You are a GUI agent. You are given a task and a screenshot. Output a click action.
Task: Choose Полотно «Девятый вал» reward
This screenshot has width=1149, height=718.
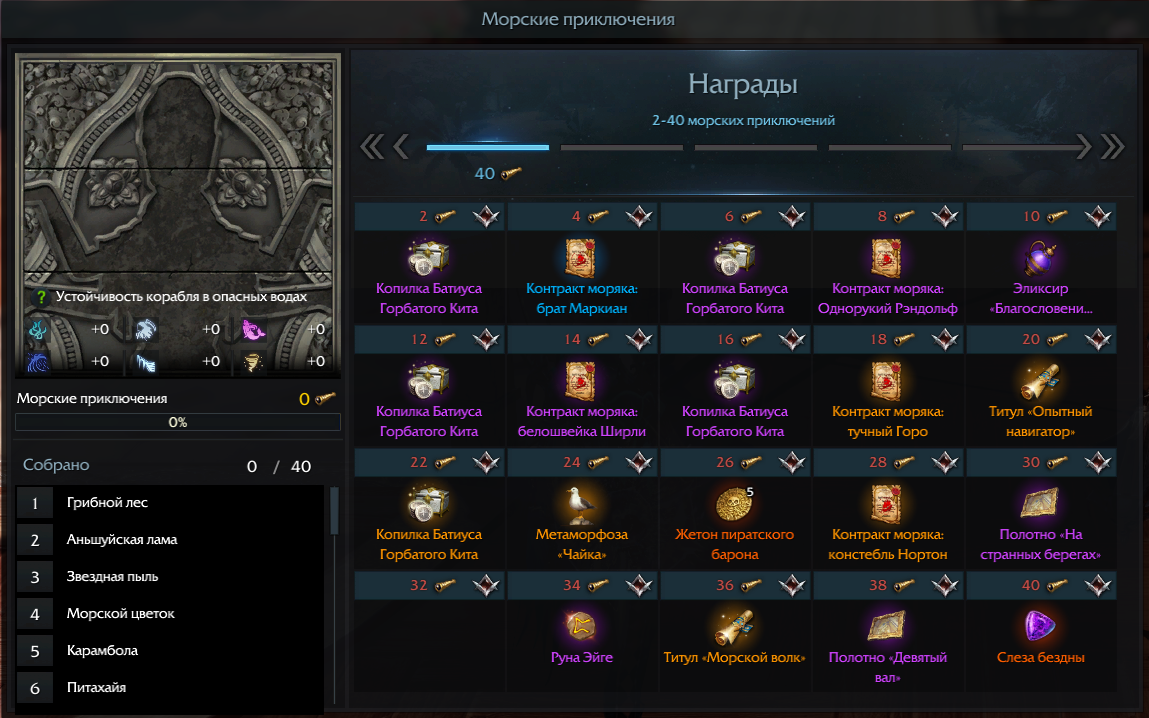pyautogui.click(x=888, y=626)
